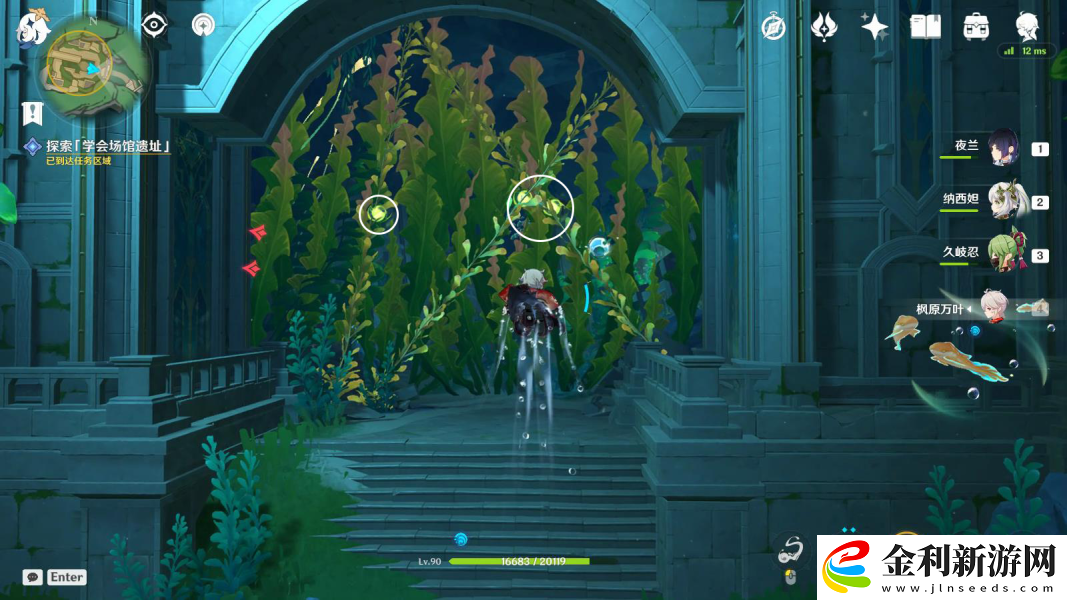Open the backpack inventory
Image resolution: width=1067 pixels, height=600 pixels.
[976, 27]
